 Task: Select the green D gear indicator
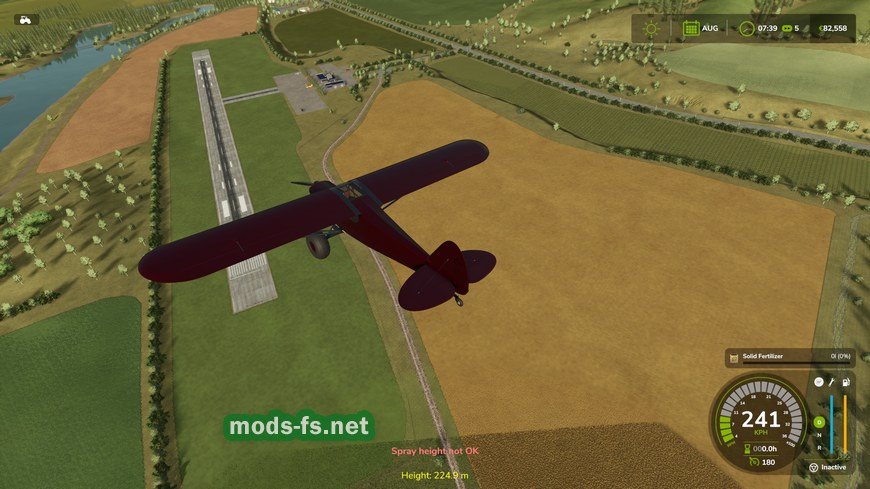[x=818, y=421]
